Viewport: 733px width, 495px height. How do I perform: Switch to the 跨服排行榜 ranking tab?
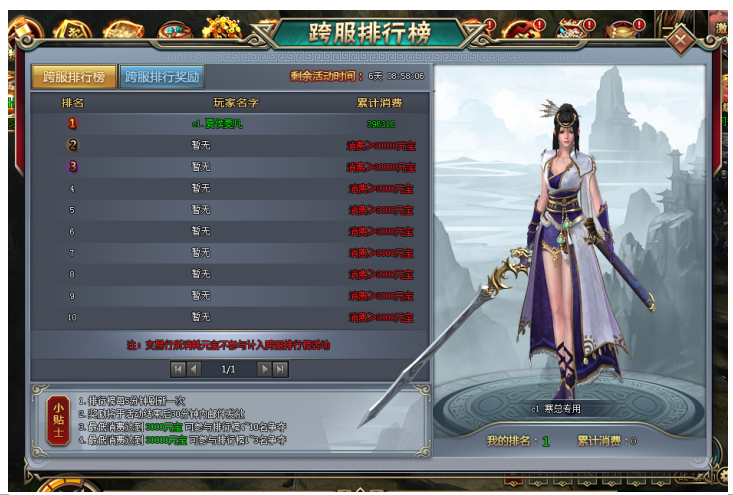(x=74, y=76)
